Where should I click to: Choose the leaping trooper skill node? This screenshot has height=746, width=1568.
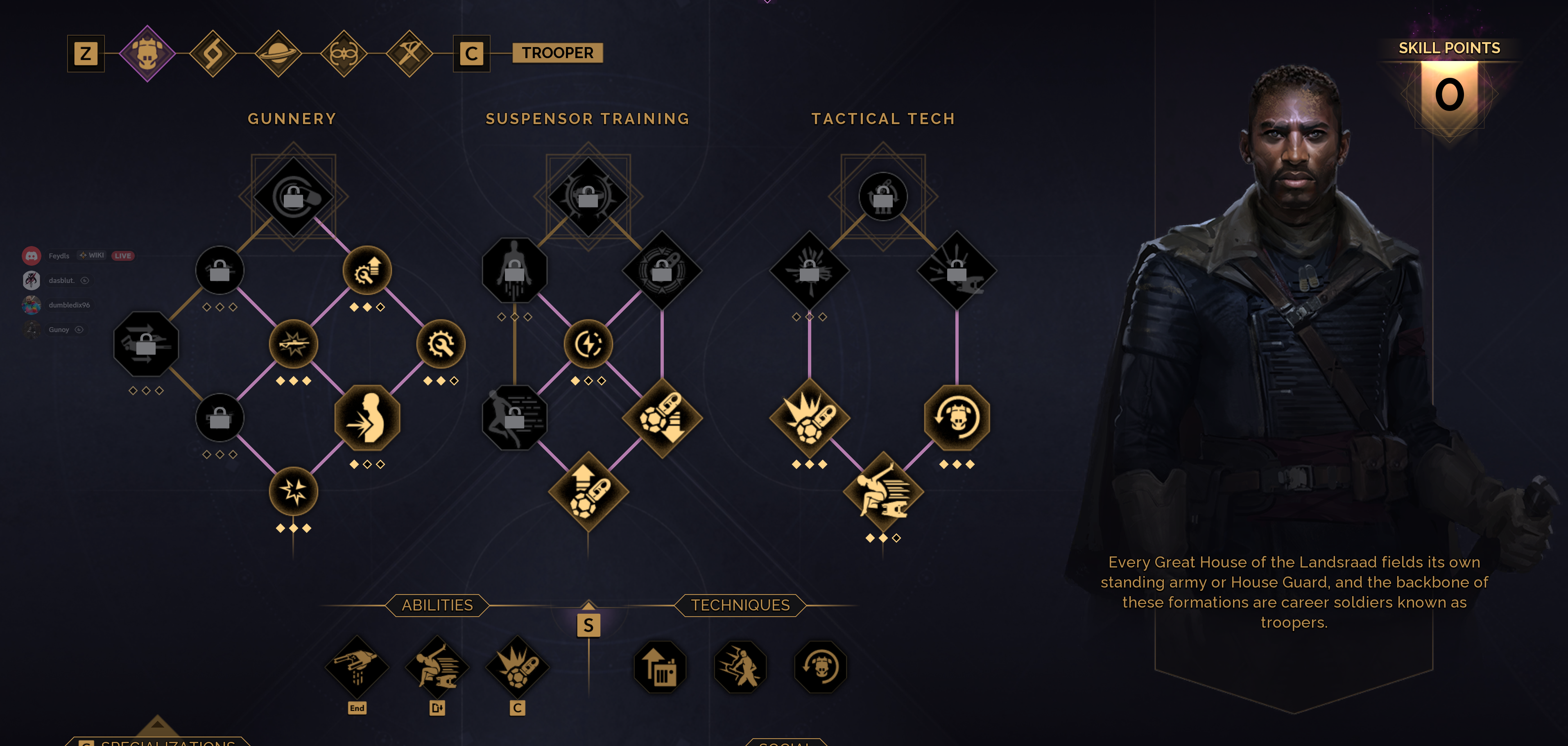point(883,492)
